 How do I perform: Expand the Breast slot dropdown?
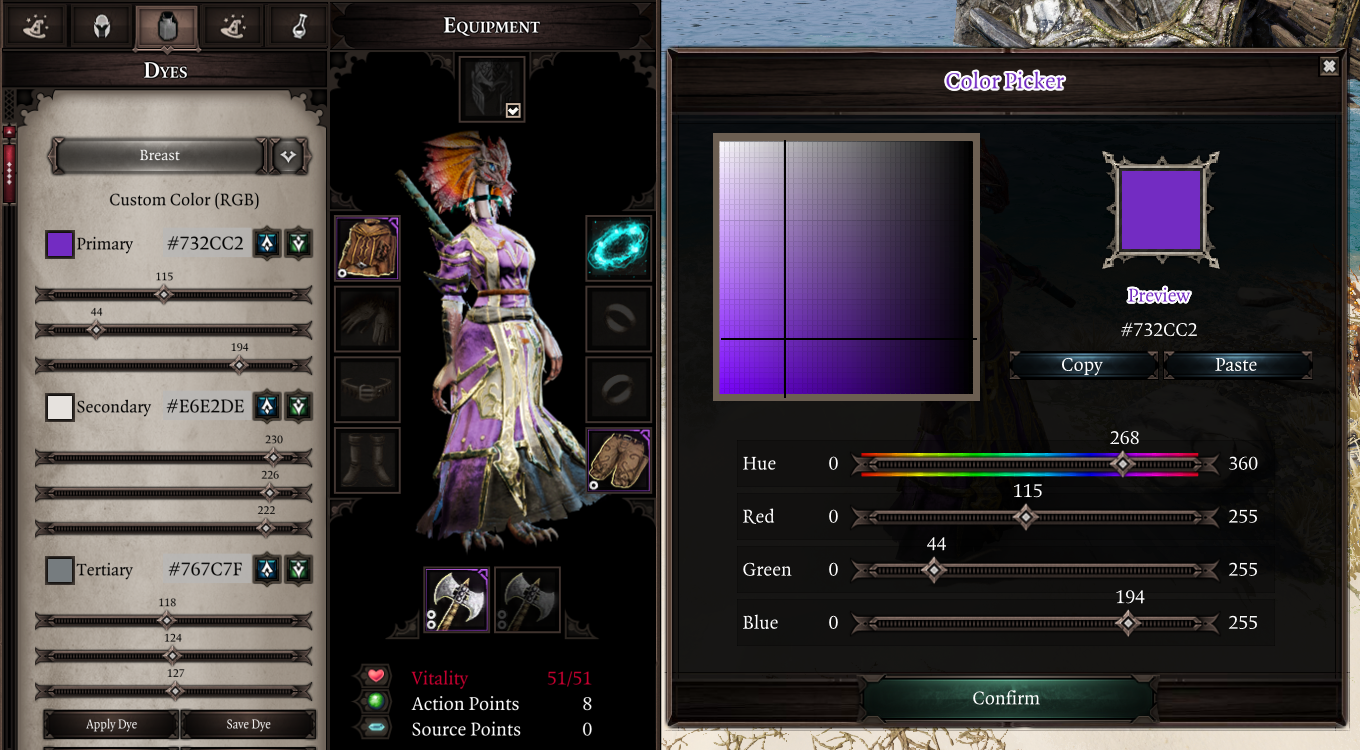160,156
